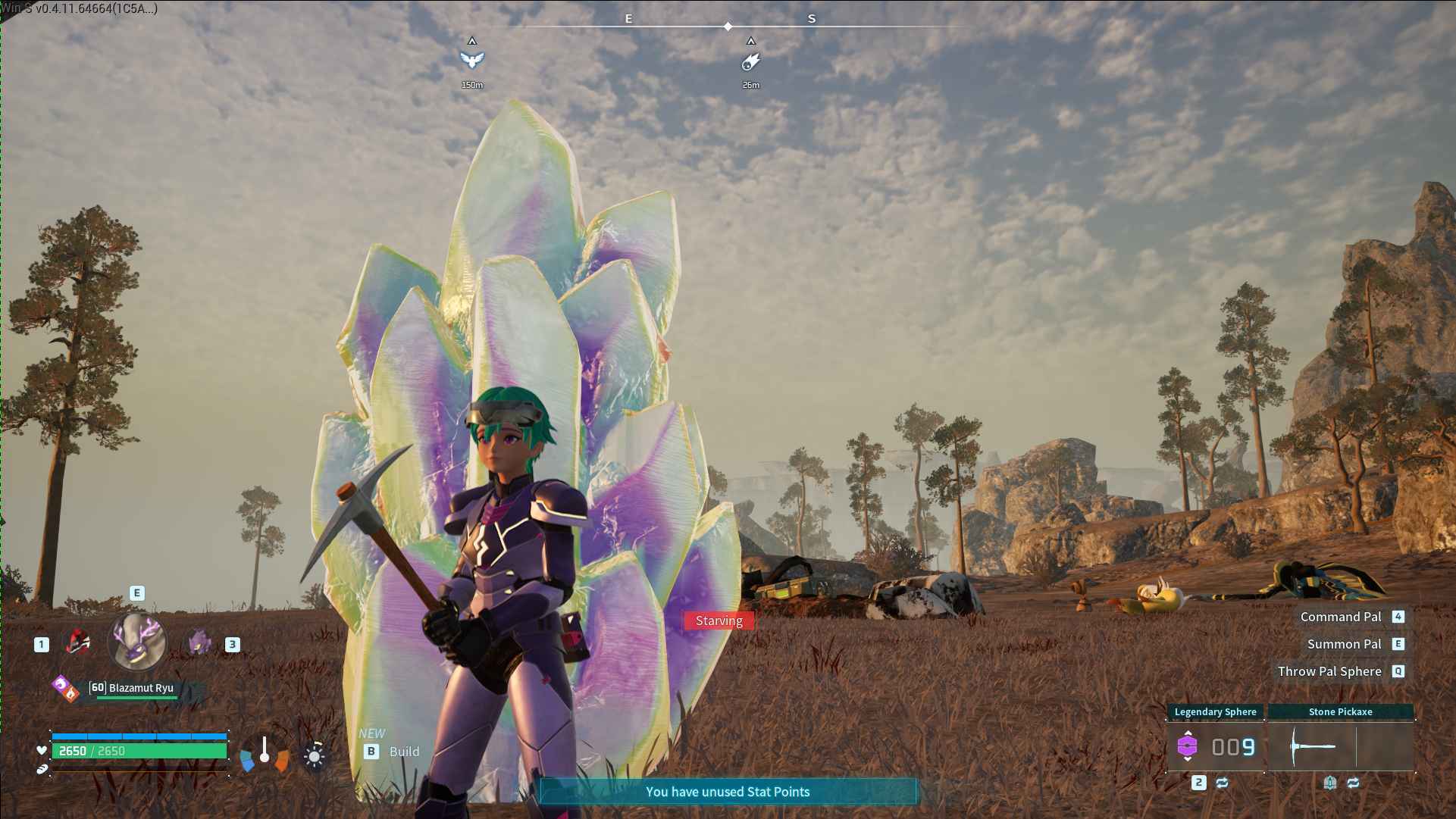Click the meteor compass marker at 26m
This screenshot has width=1456, height=819.
750,61
